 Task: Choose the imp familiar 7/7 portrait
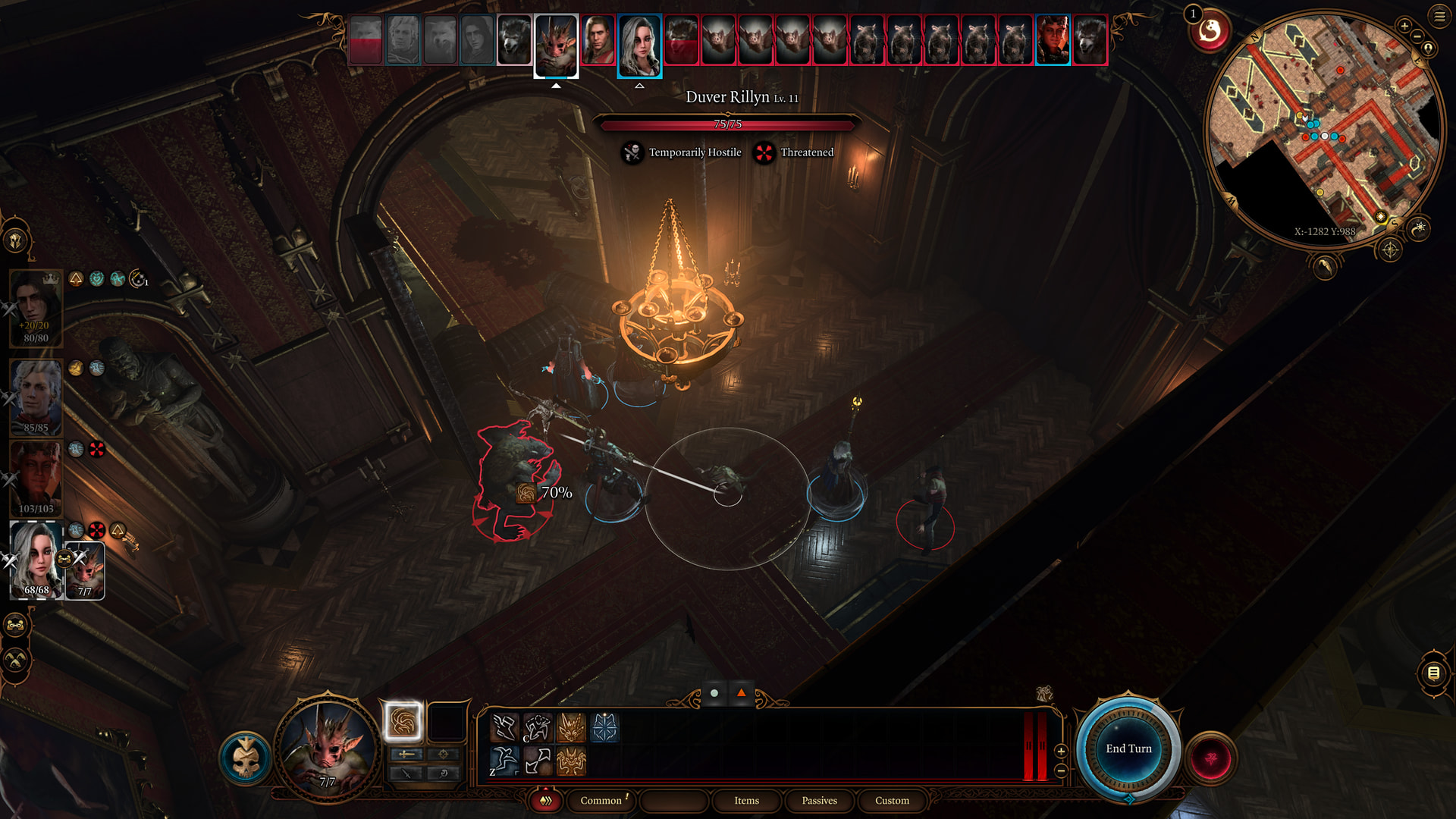[85, 570]
